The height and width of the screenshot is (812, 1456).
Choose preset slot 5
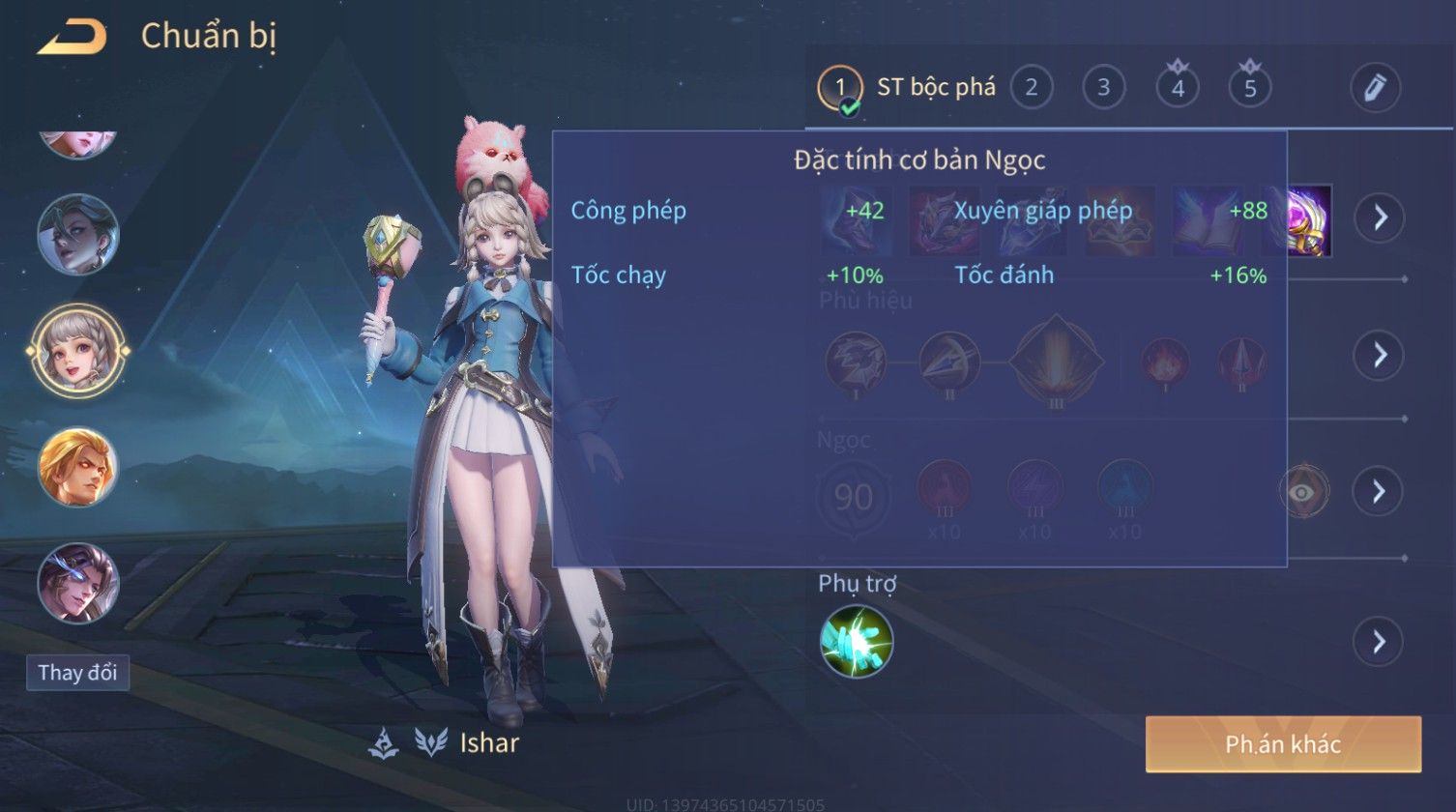[1250, 88]
